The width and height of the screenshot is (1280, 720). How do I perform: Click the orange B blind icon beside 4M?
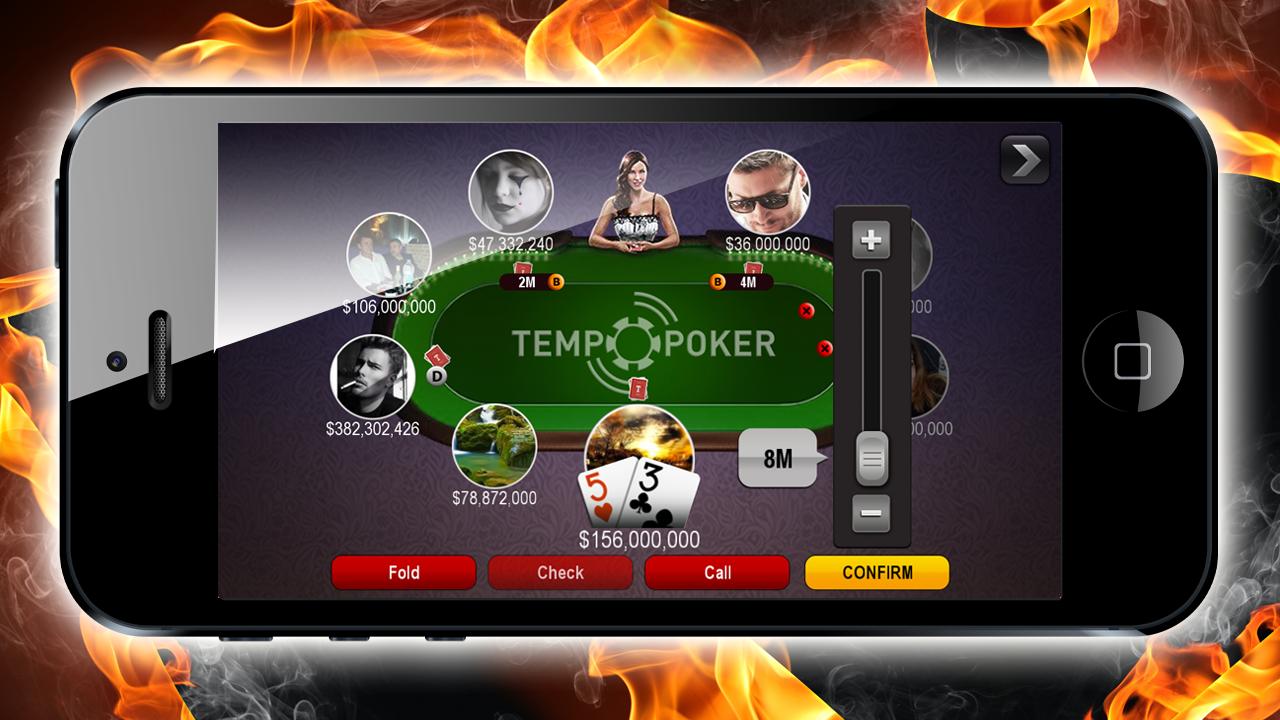click(716, 283)
